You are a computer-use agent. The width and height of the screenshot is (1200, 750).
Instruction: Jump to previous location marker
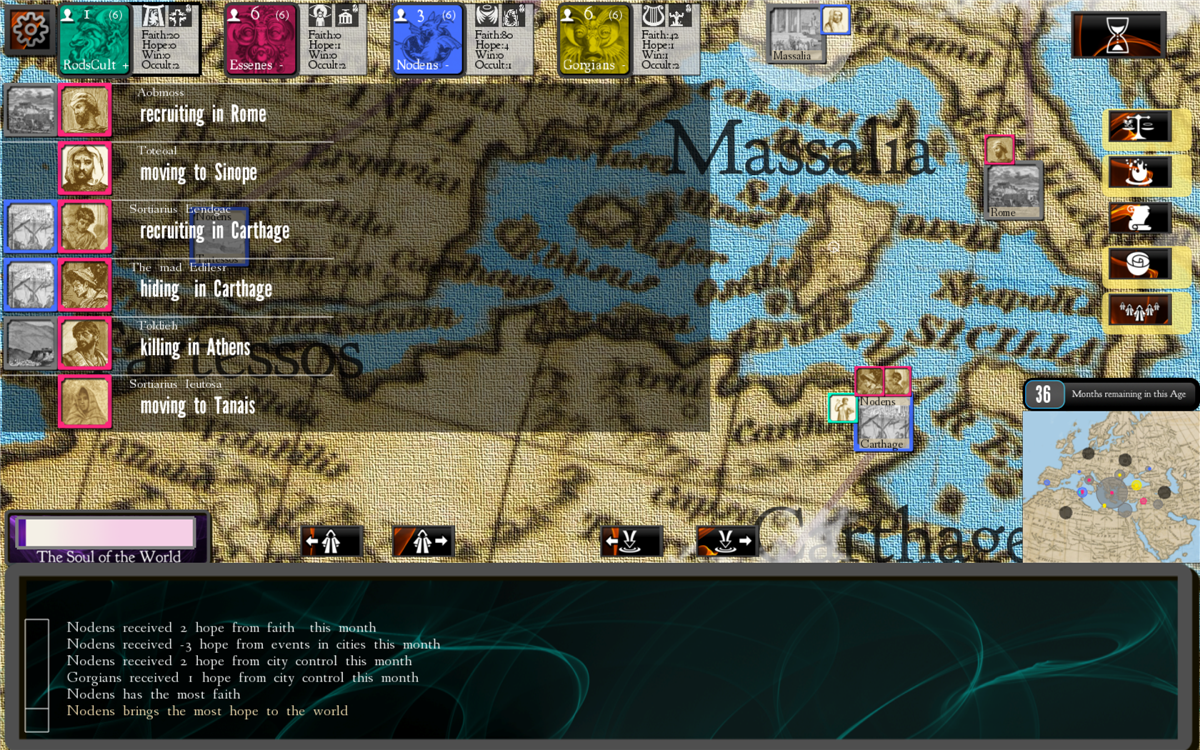631,542
